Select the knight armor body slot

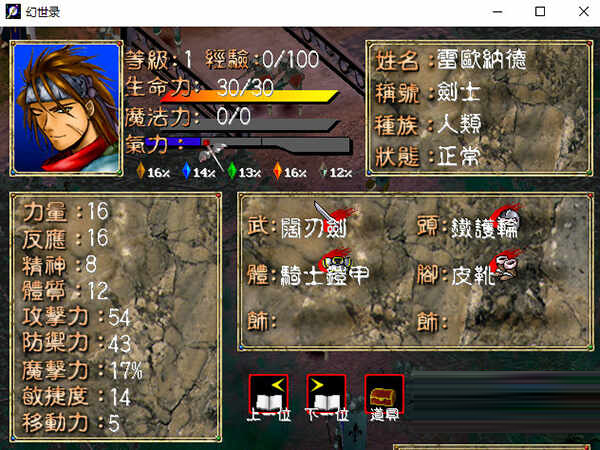pyautogui.click(x=315, y=273)
